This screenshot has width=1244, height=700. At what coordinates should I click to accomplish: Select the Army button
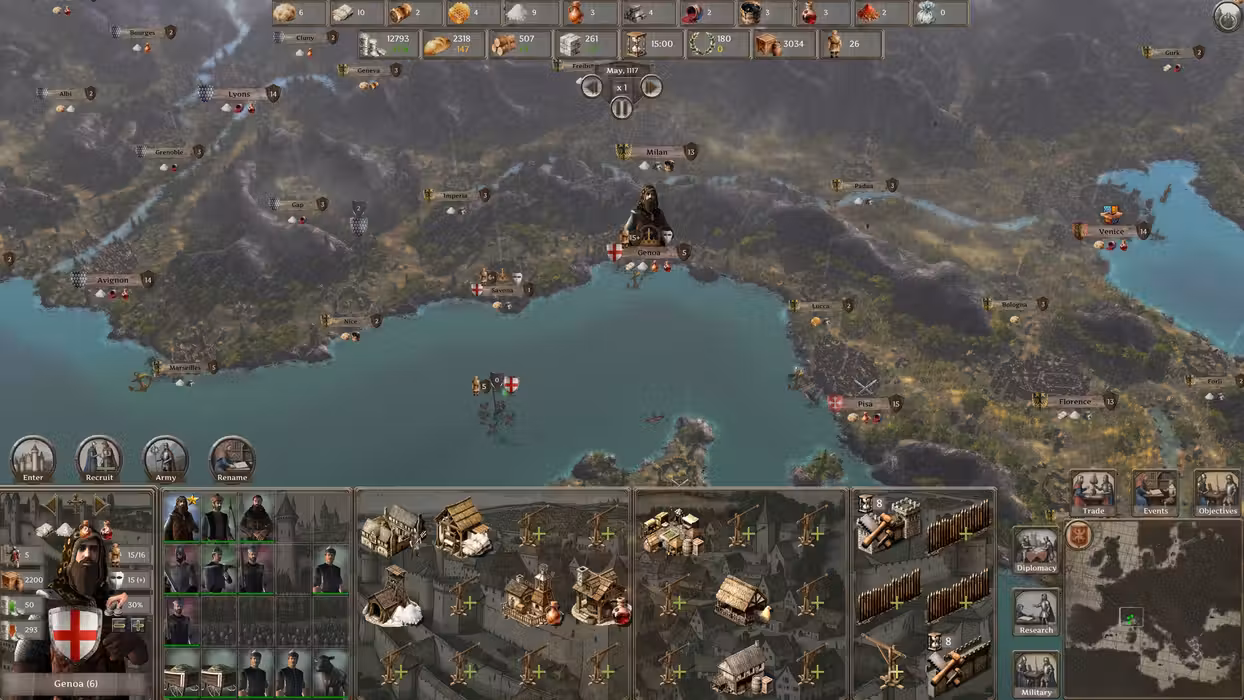coord(166,457)
